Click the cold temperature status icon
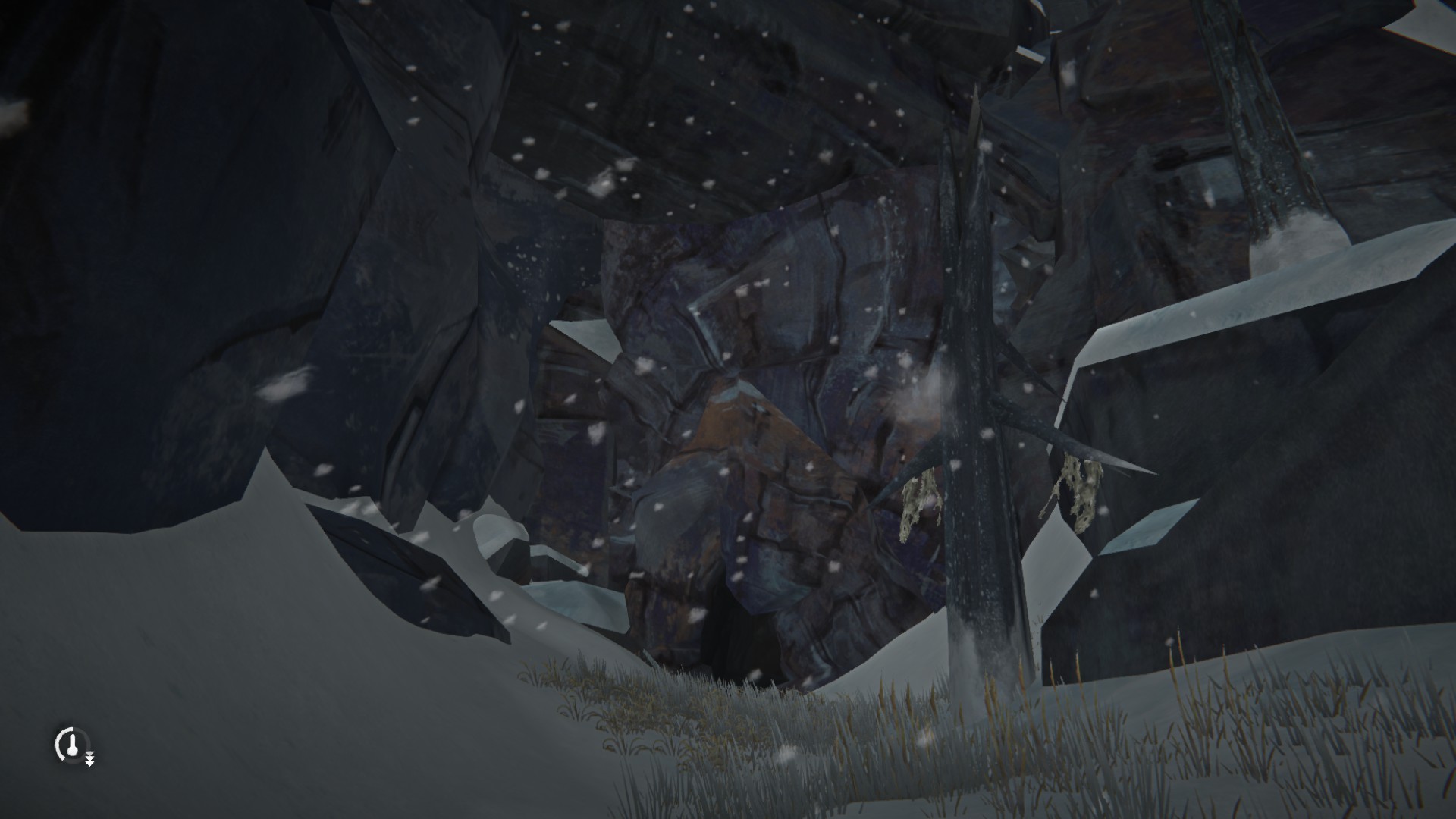 coord(72,744)
